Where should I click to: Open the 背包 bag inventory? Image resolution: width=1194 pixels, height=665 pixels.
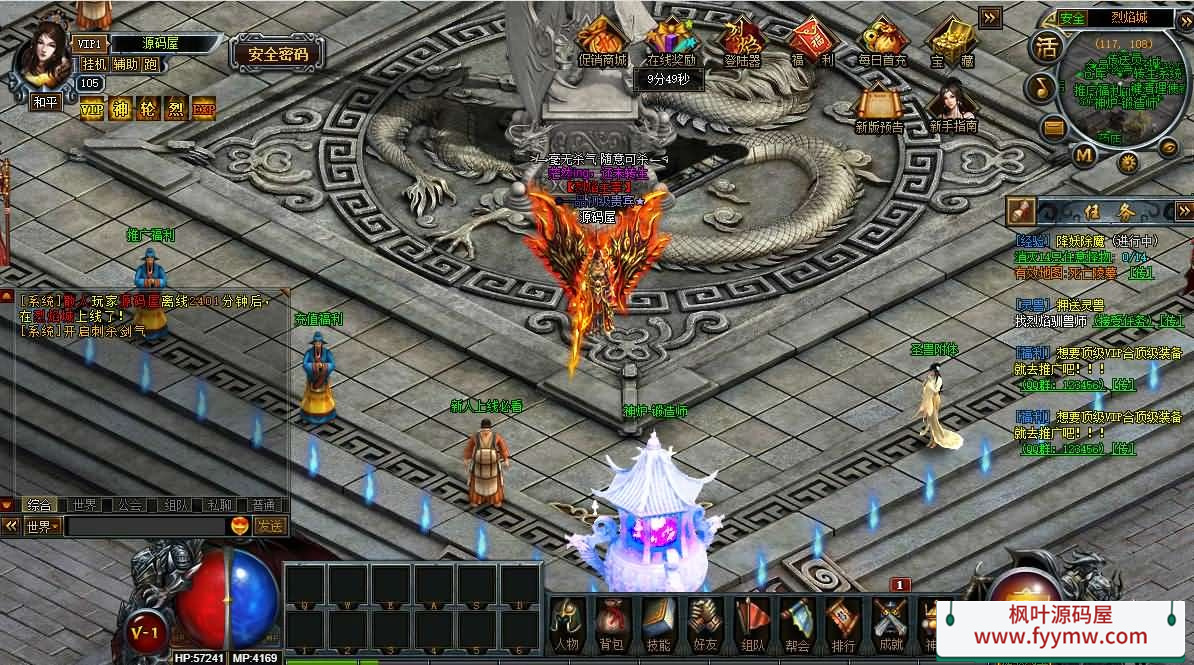point(611,623)
